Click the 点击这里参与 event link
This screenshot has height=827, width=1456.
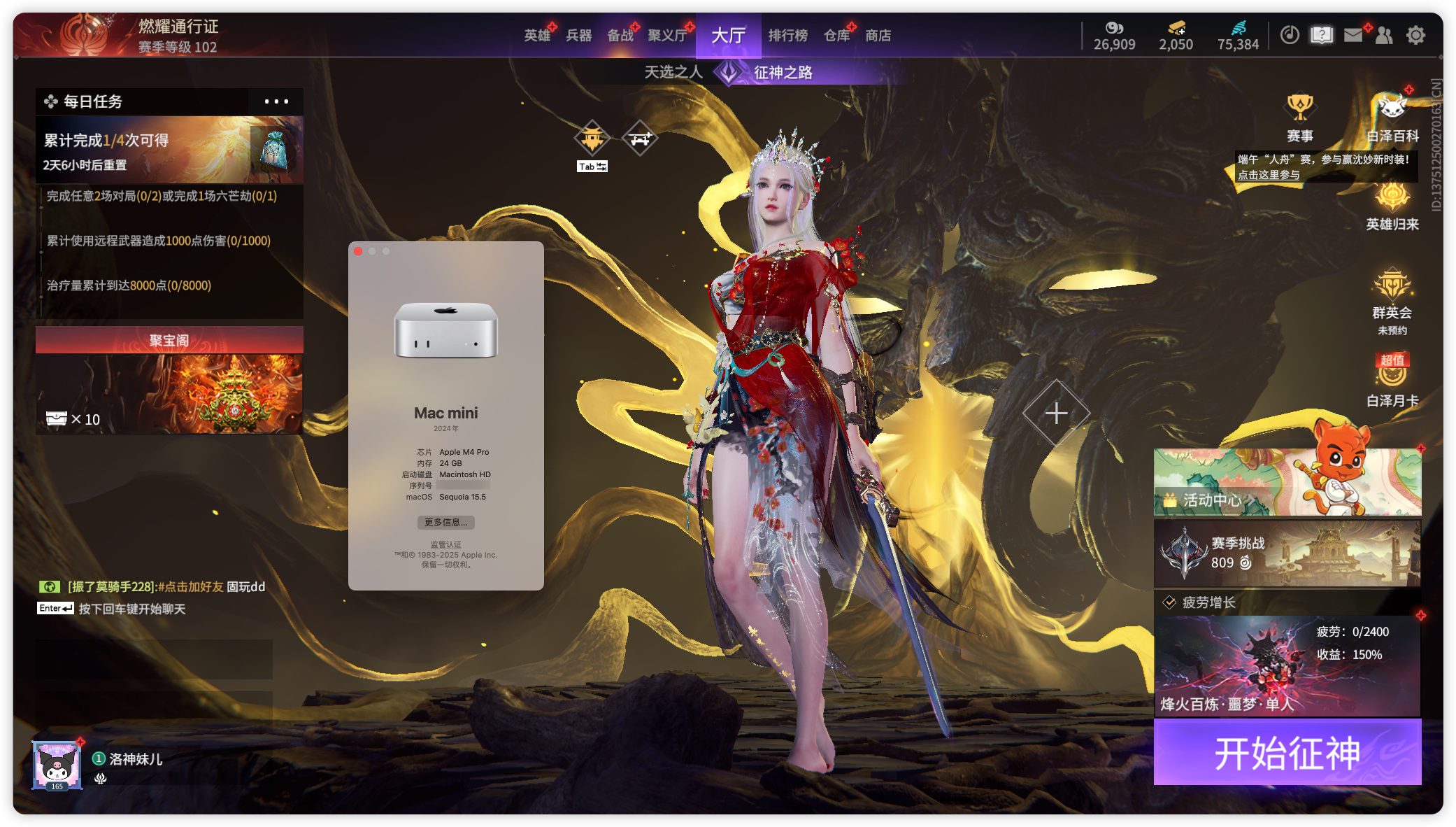pyautogui.click(x=1269, y=175)
